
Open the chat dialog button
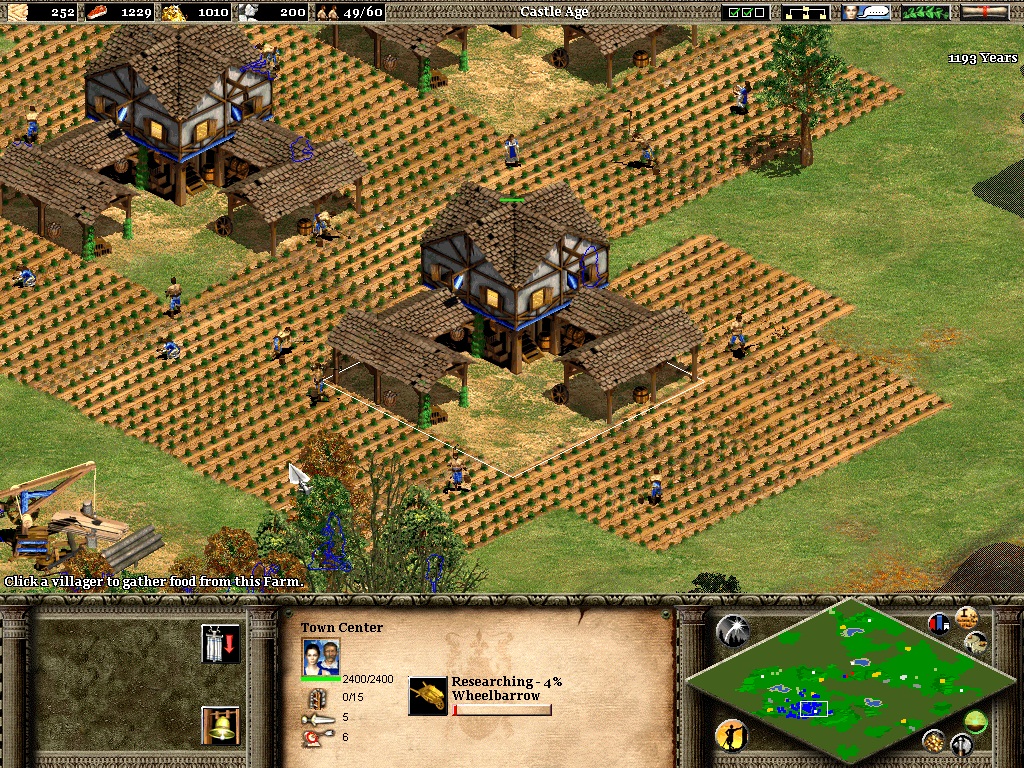866,12
